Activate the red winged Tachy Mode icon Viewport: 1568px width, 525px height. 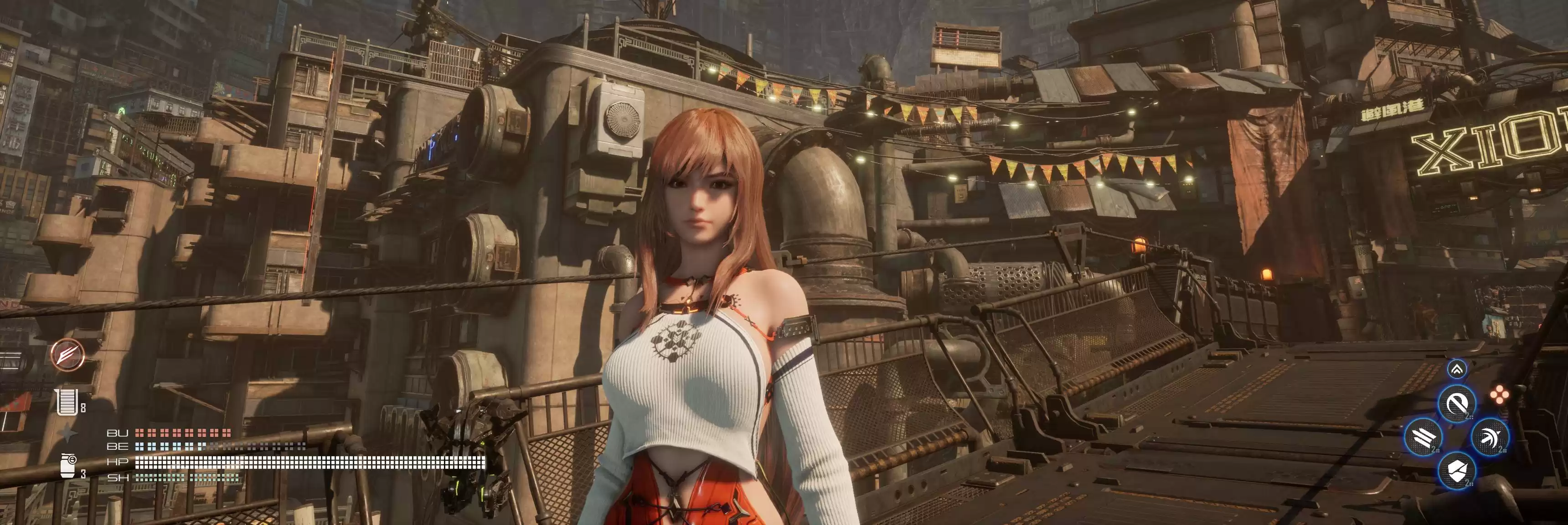(x=67, y=354)
